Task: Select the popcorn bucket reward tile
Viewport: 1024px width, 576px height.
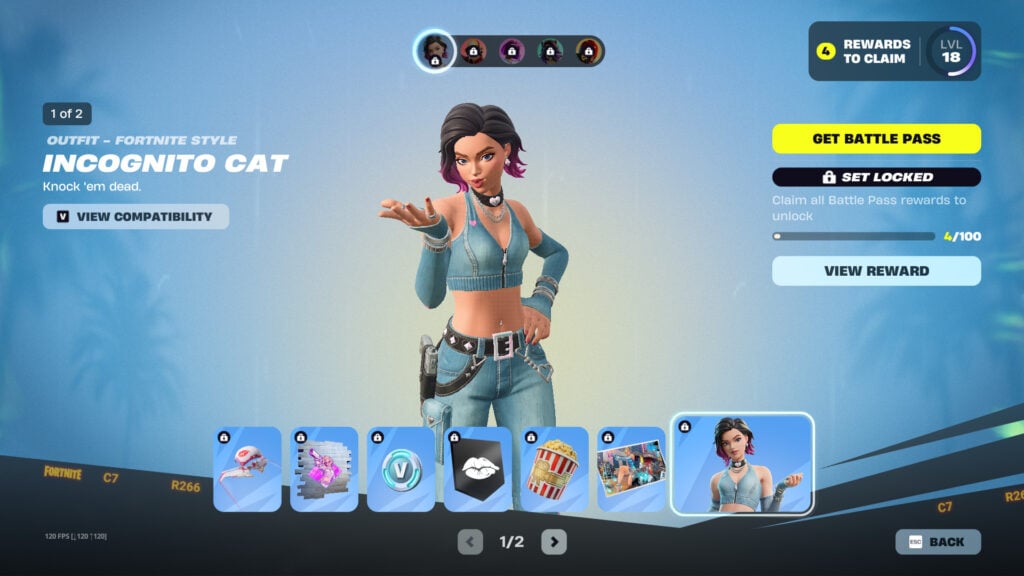Action: pos(554,470)
